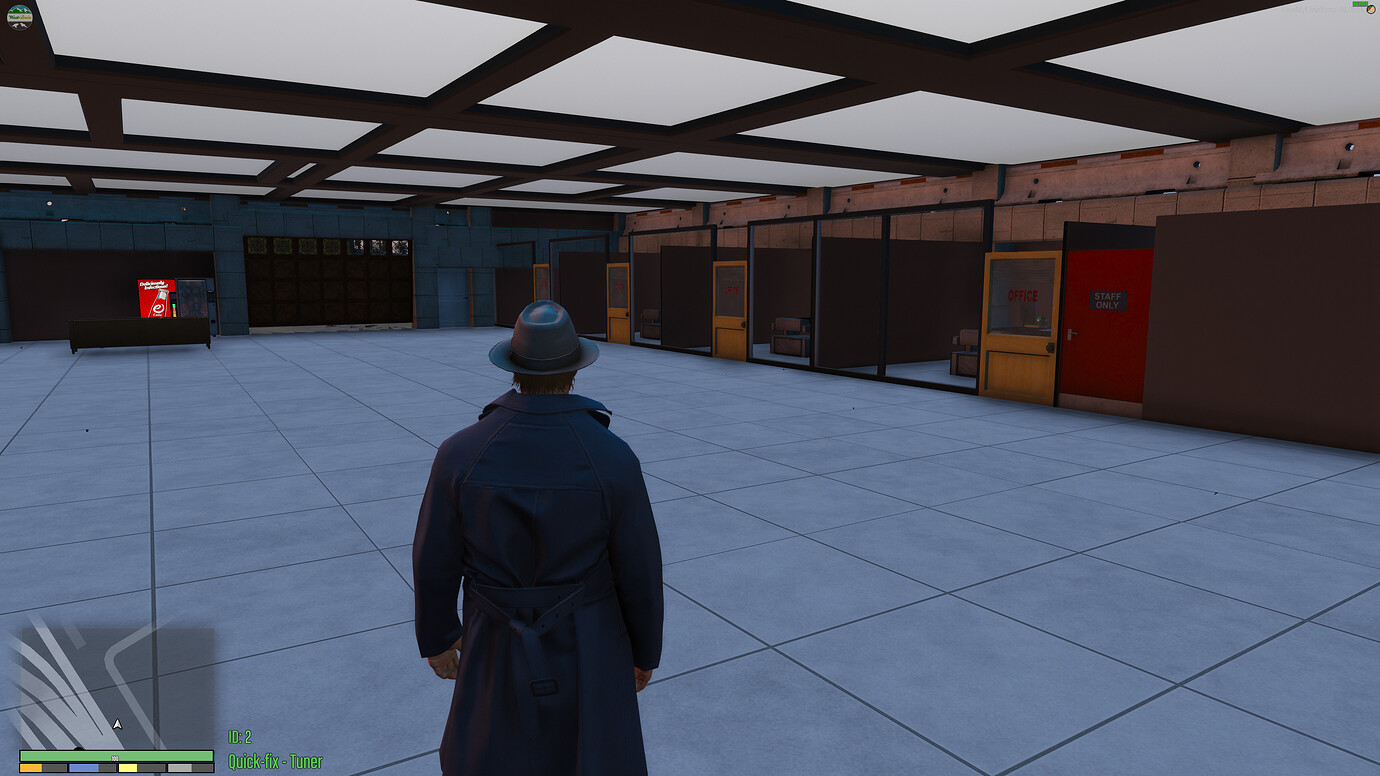Image resolution: width=1380 pixels, height=776 pixels.
Task: Click the orange hunger status icon bar
Action: coord(30,767)
